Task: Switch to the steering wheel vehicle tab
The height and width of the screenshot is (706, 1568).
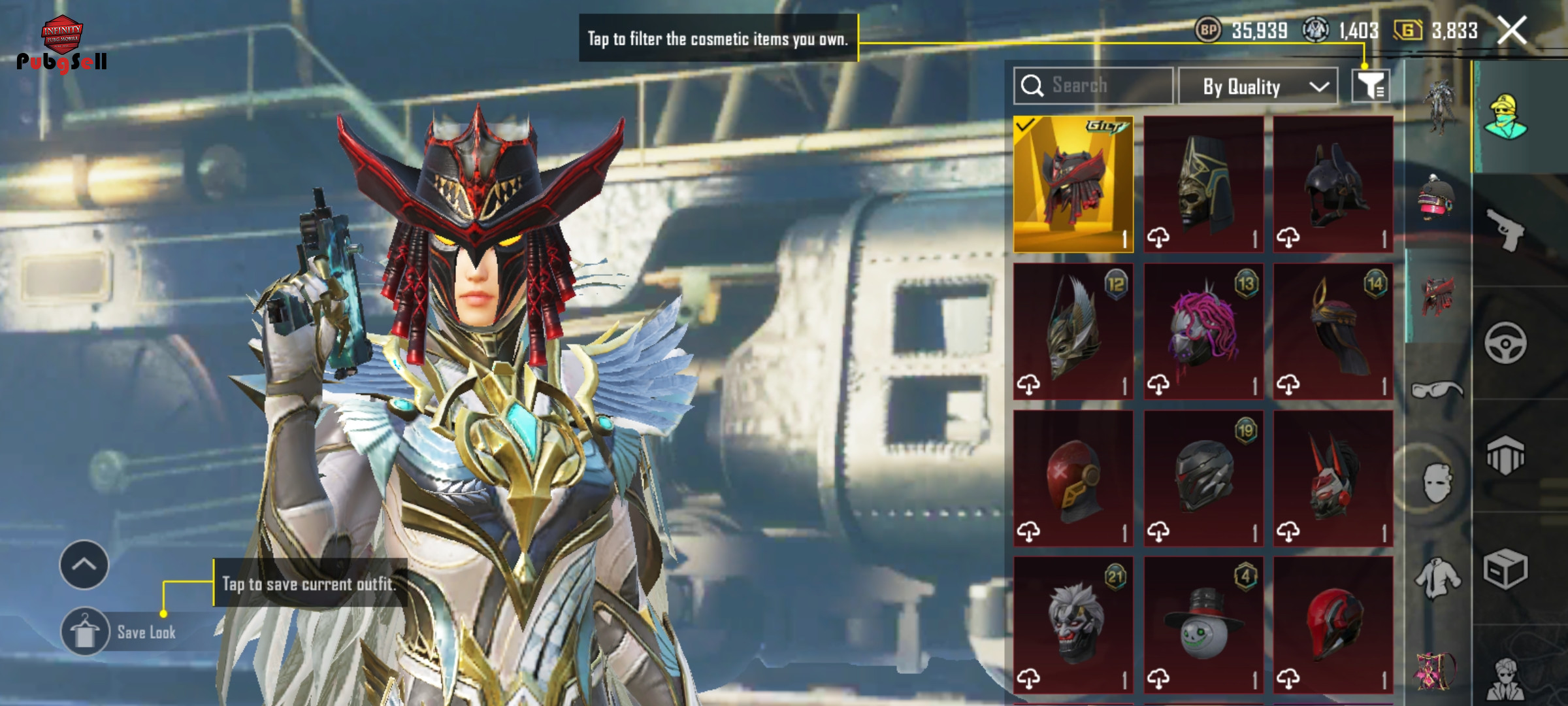Action: [x=1505, y=343]
